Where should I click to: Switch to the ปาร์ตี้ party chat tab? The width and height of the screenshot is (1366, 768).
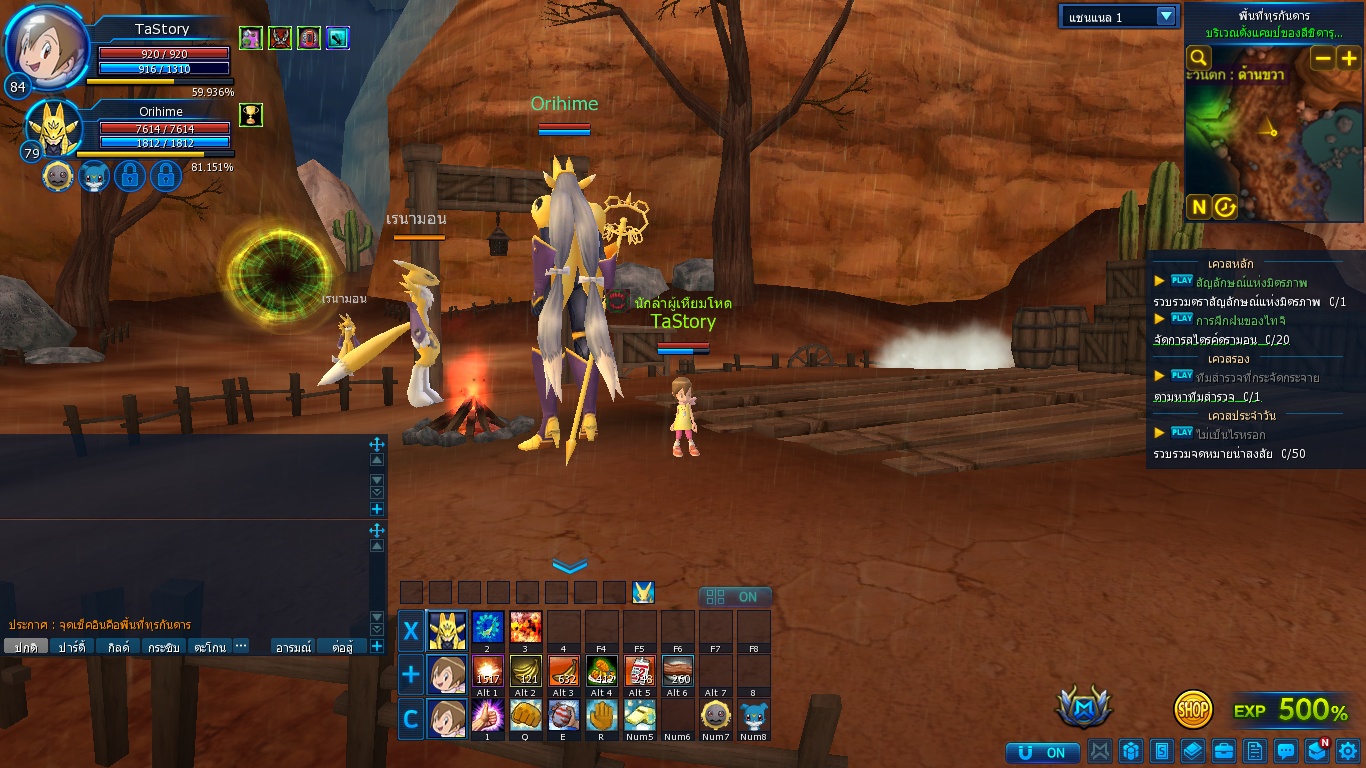pyautogui.click(x=72, y=647)
